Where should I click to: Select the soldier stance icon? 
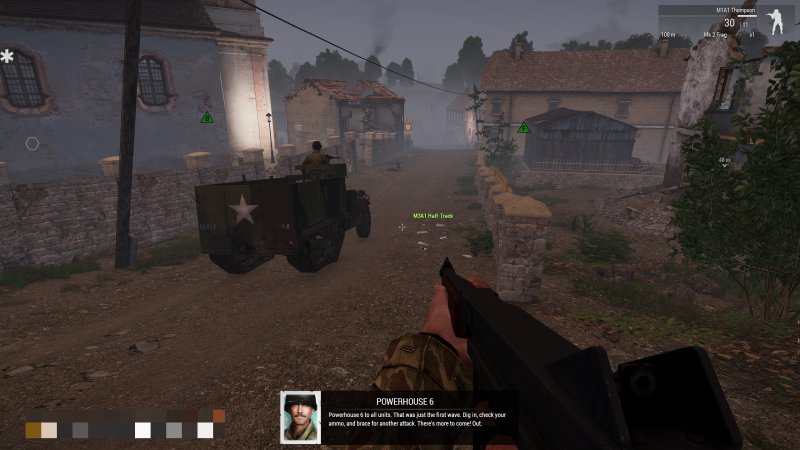coord(776,21)
